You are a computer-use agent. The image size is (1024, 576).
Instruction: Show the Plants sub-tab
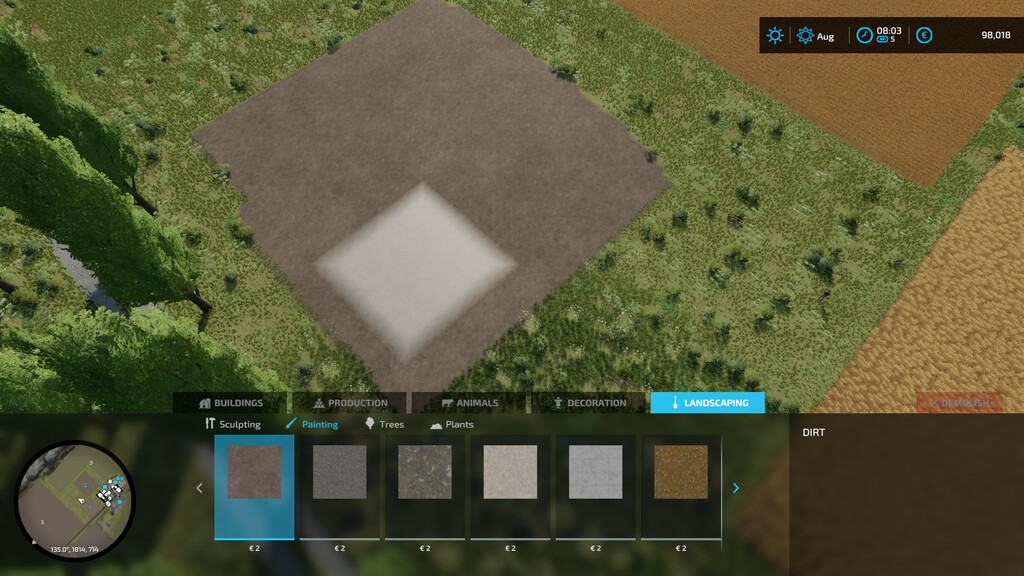[x=452, y=424]
